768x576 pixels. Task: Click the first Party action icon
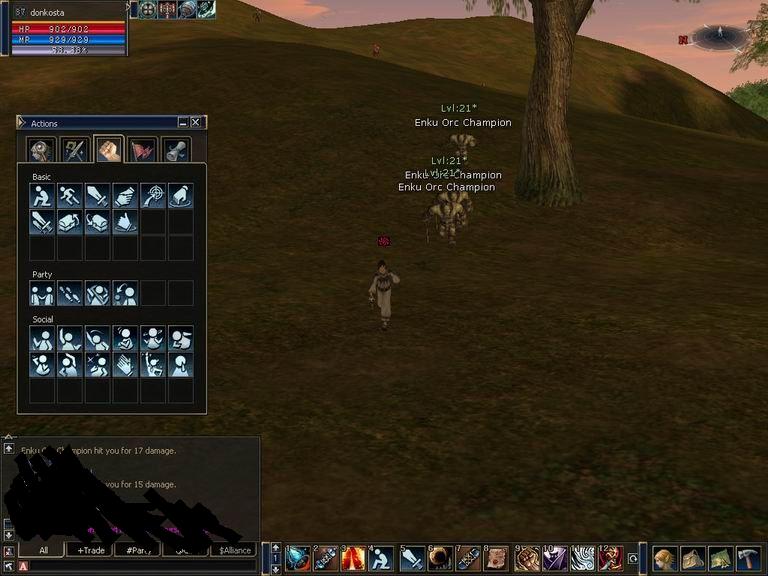pos(42,293)
